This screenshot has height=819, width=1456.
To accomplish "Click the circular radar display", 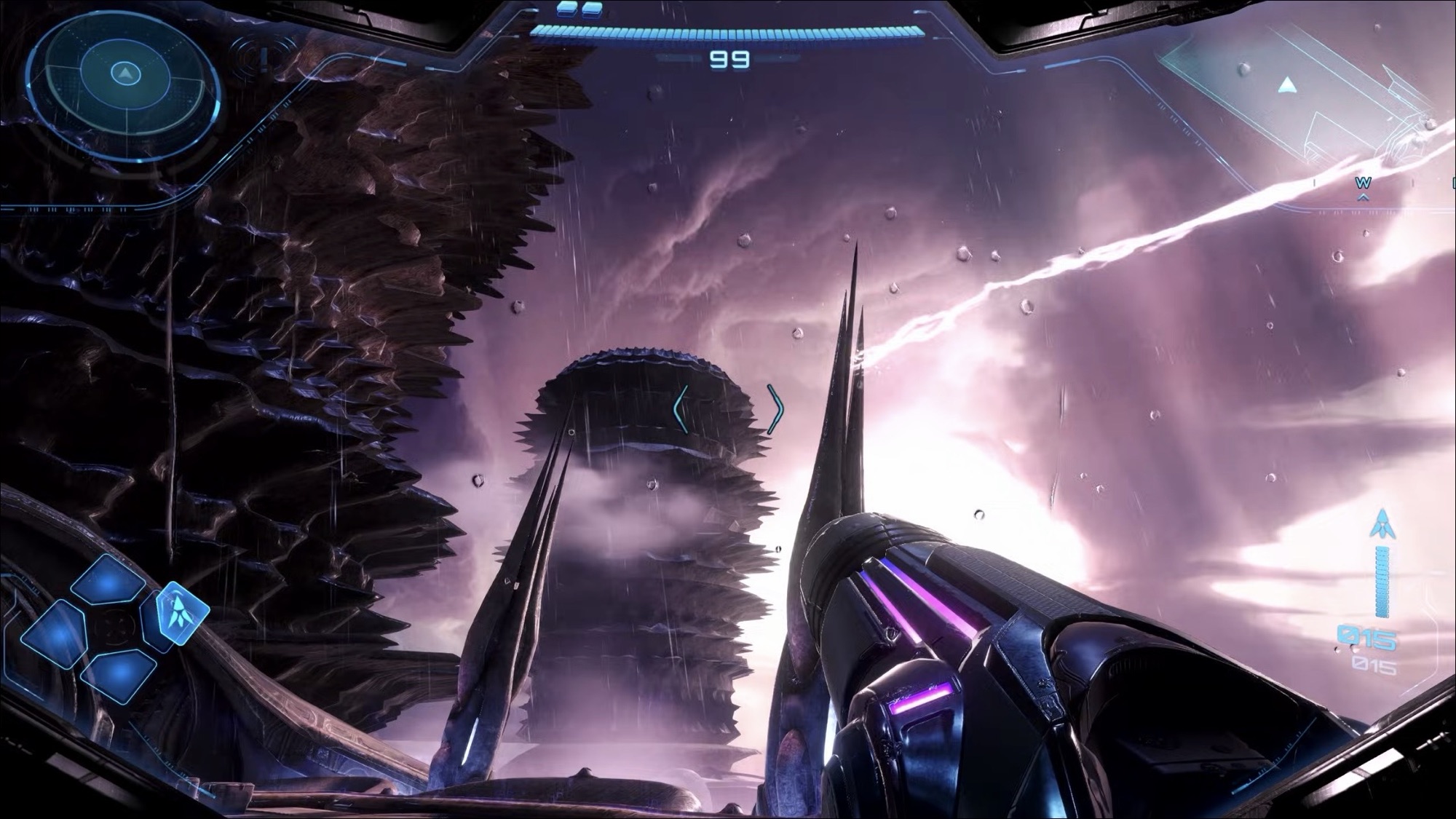I will tap(124, 75).
